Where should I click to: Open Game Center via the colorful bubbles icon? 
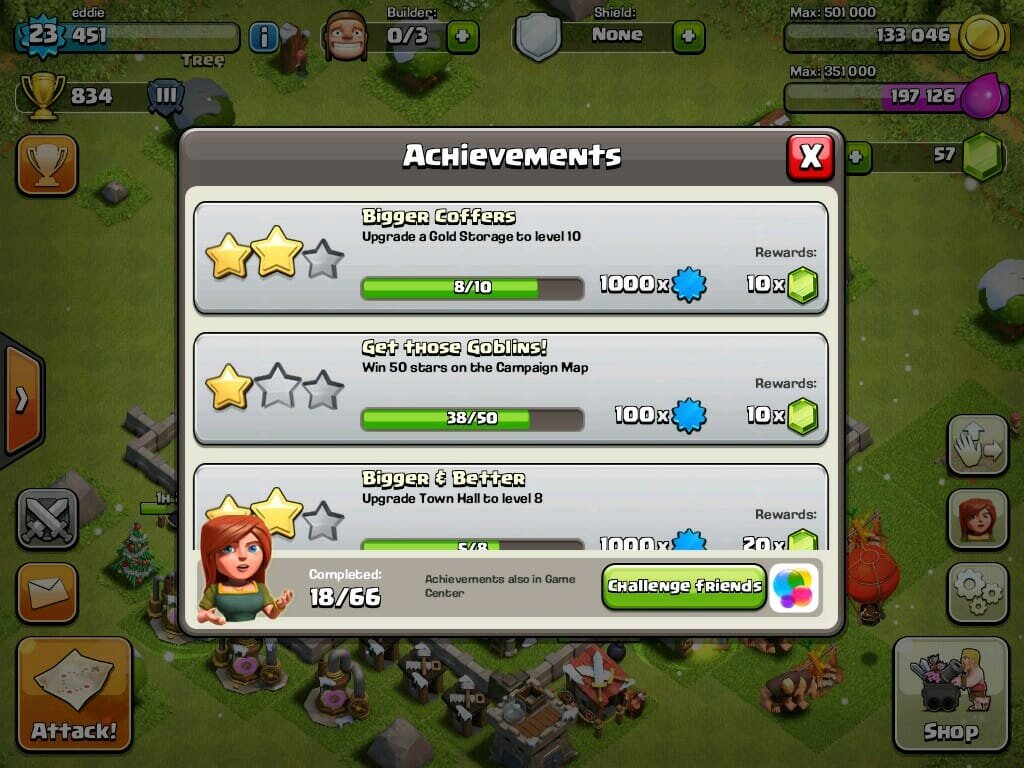795,587
